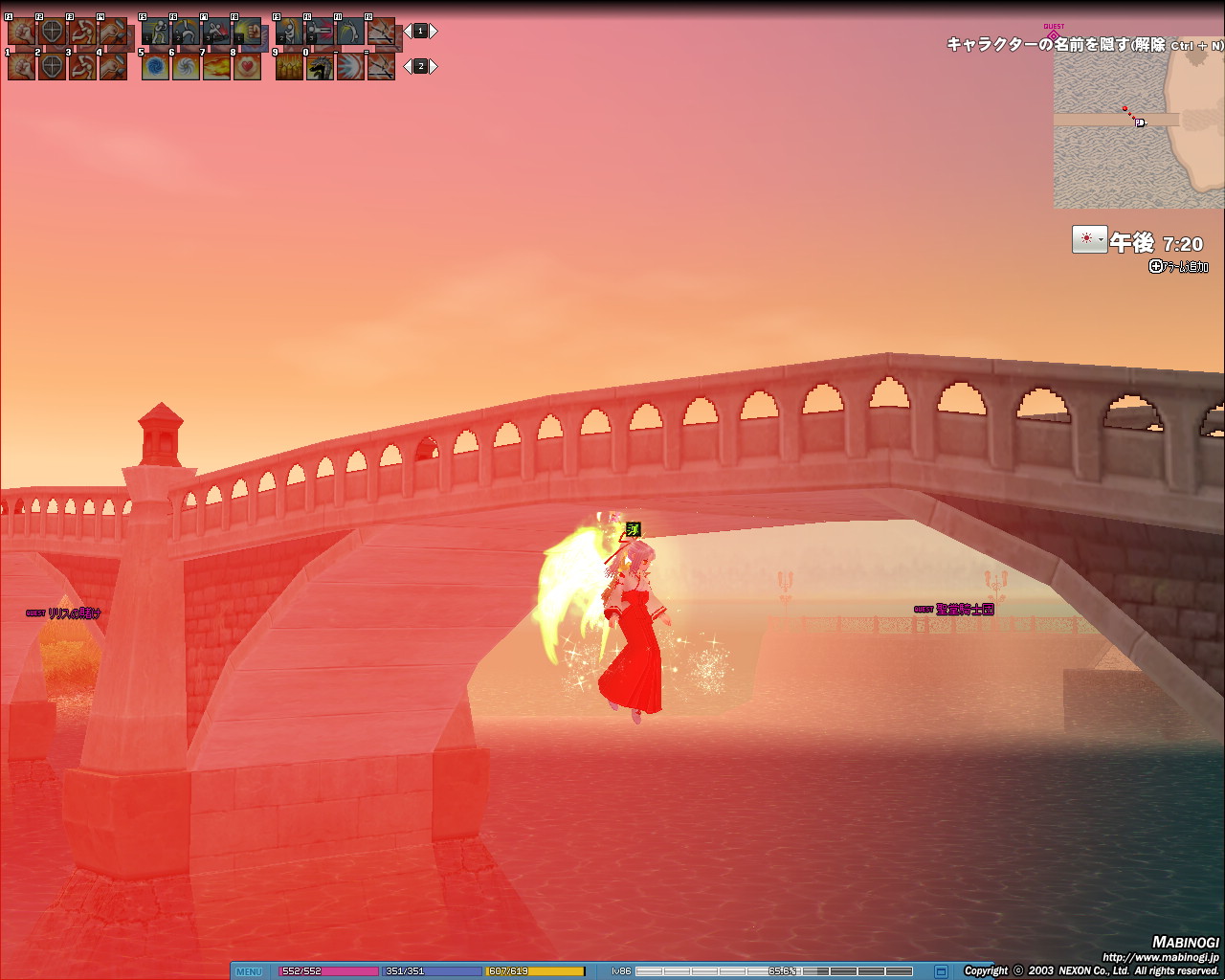Select the ground punch skill in slot F7
Viewport: 1225px width, 980px height.
[x=216, y=32]
